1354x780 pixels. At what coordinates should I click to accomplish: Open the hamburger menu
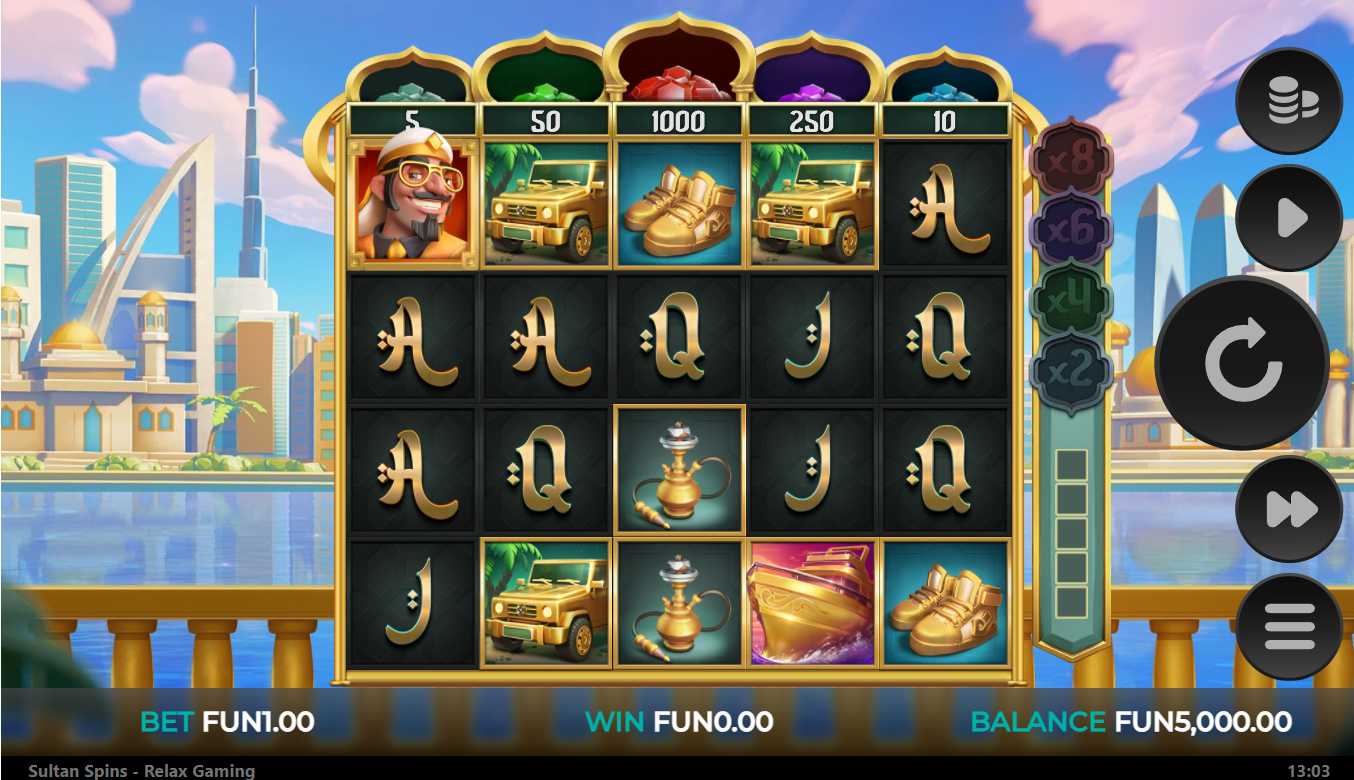coord(1288,627)
